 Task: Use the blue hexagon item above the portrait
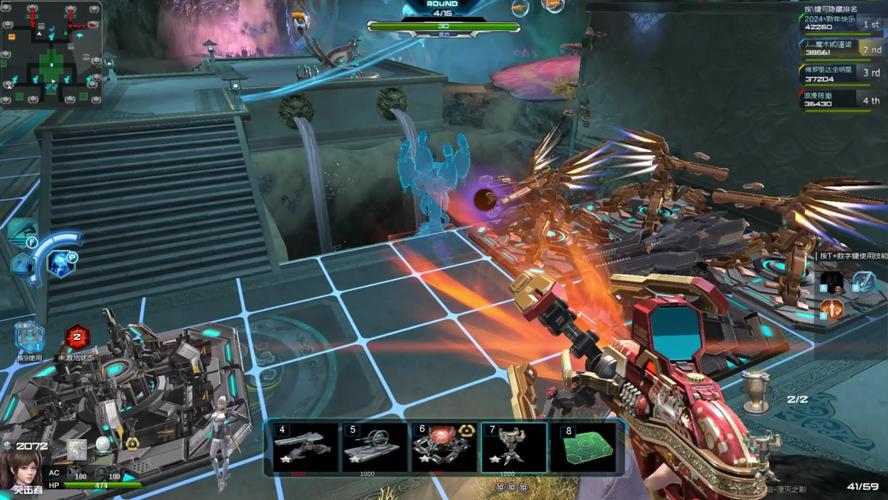pyautogui.click(x=29, y=337)
